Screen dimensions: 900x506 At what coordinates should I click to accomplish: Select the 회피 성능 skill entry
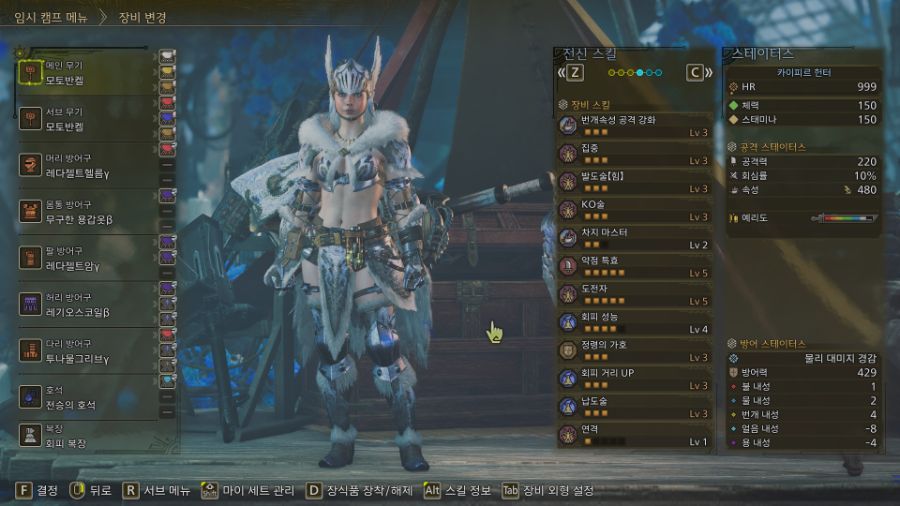click(x=635, y=322)
